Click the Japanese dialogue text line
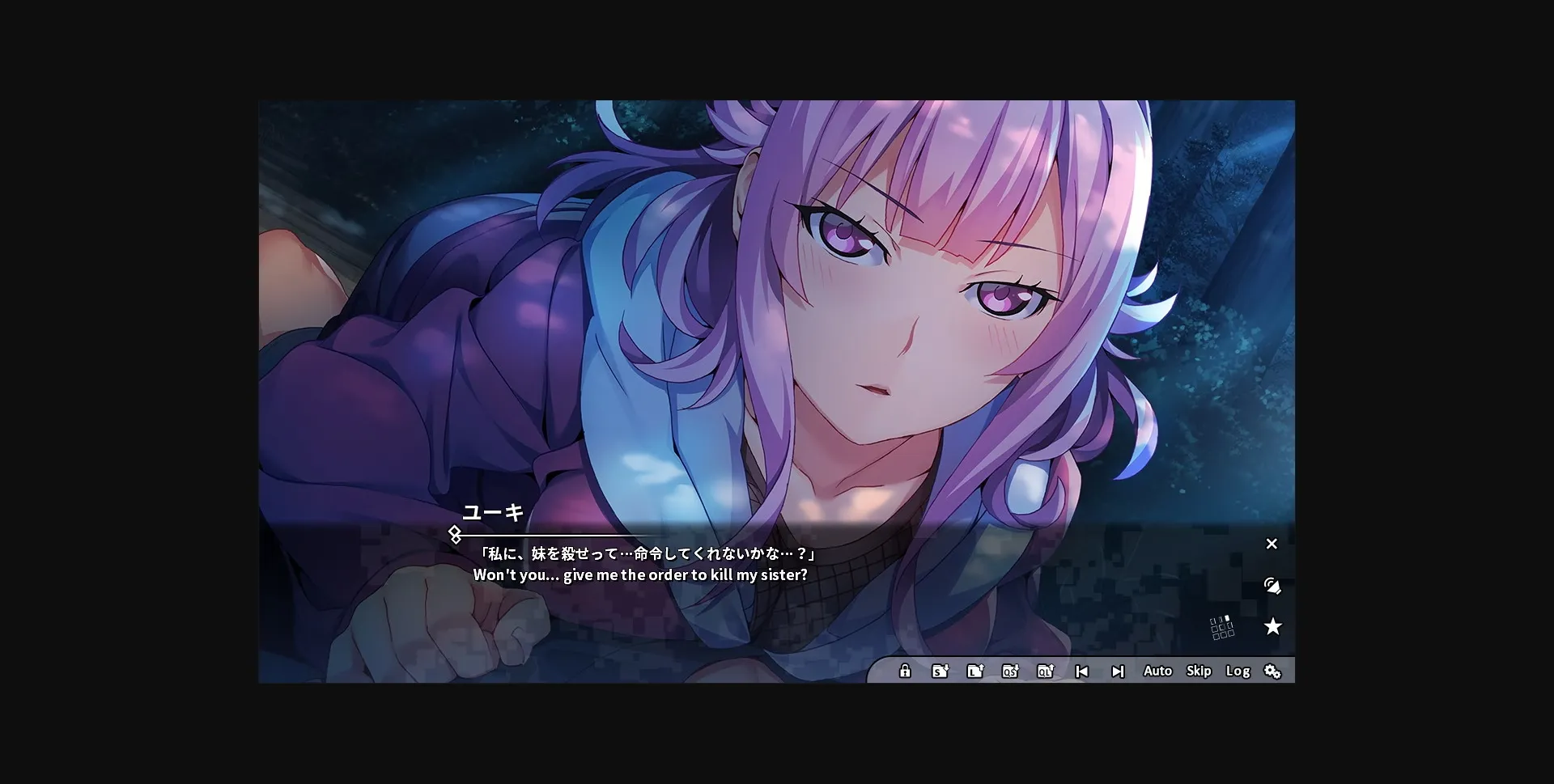This screenshot has height=784, width=1554. (x=647, y=554)
